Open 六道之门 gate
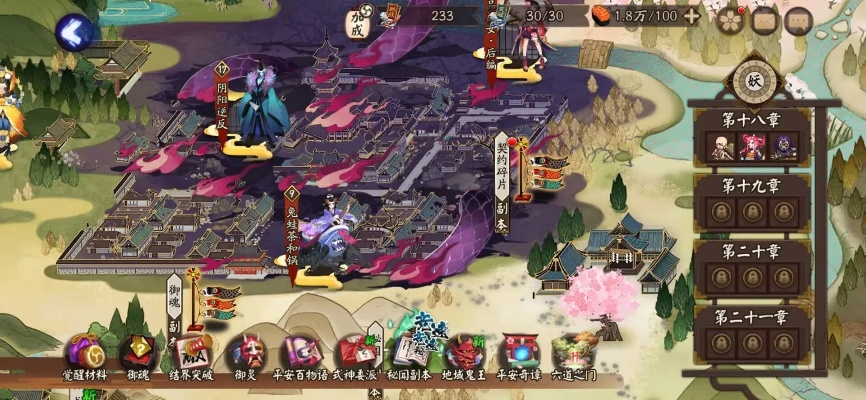This screenshot has height=400, width=866. coord(573,357)
